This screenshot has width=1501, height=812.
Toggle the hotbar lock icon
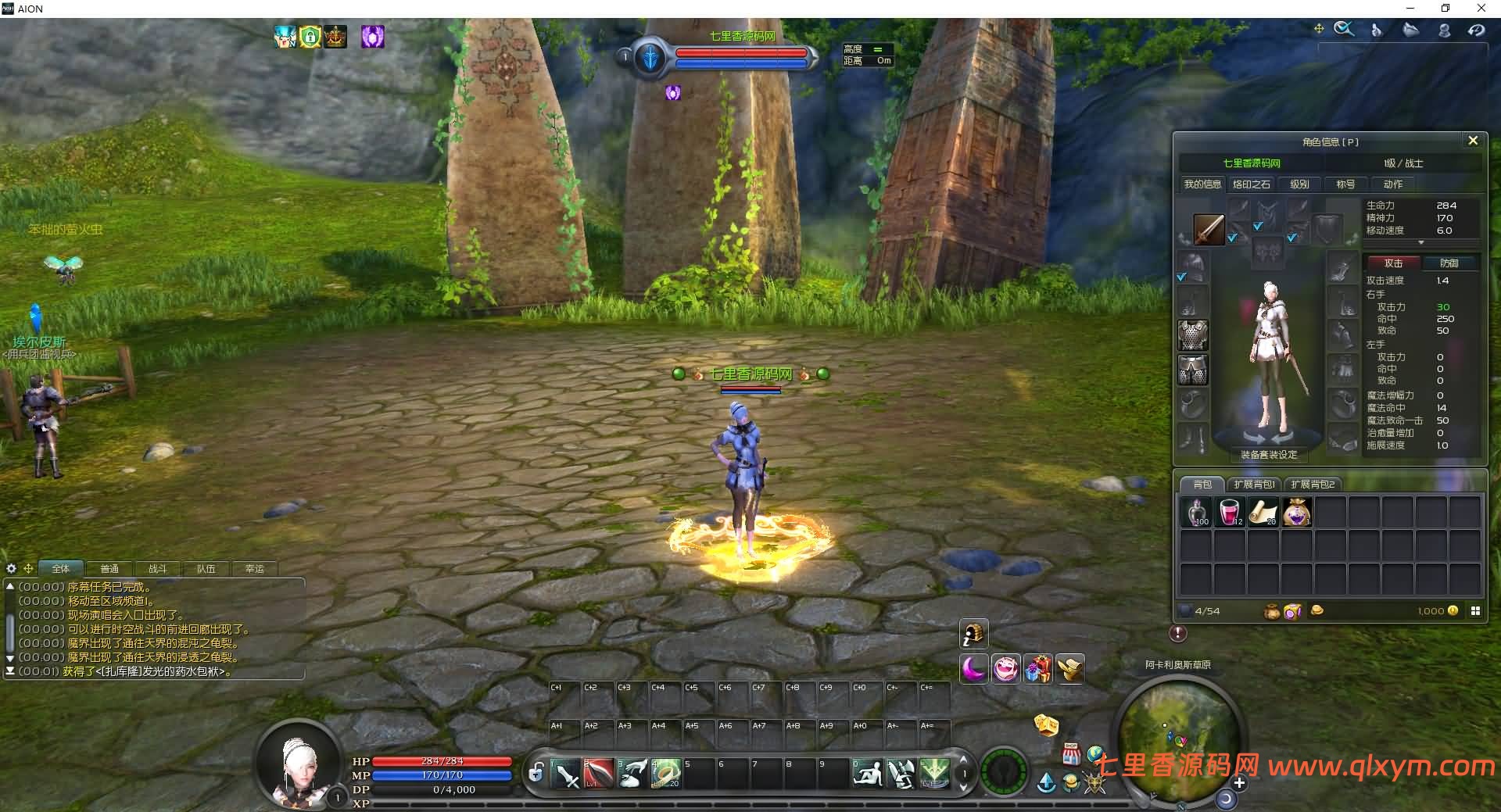click(536, 774)
